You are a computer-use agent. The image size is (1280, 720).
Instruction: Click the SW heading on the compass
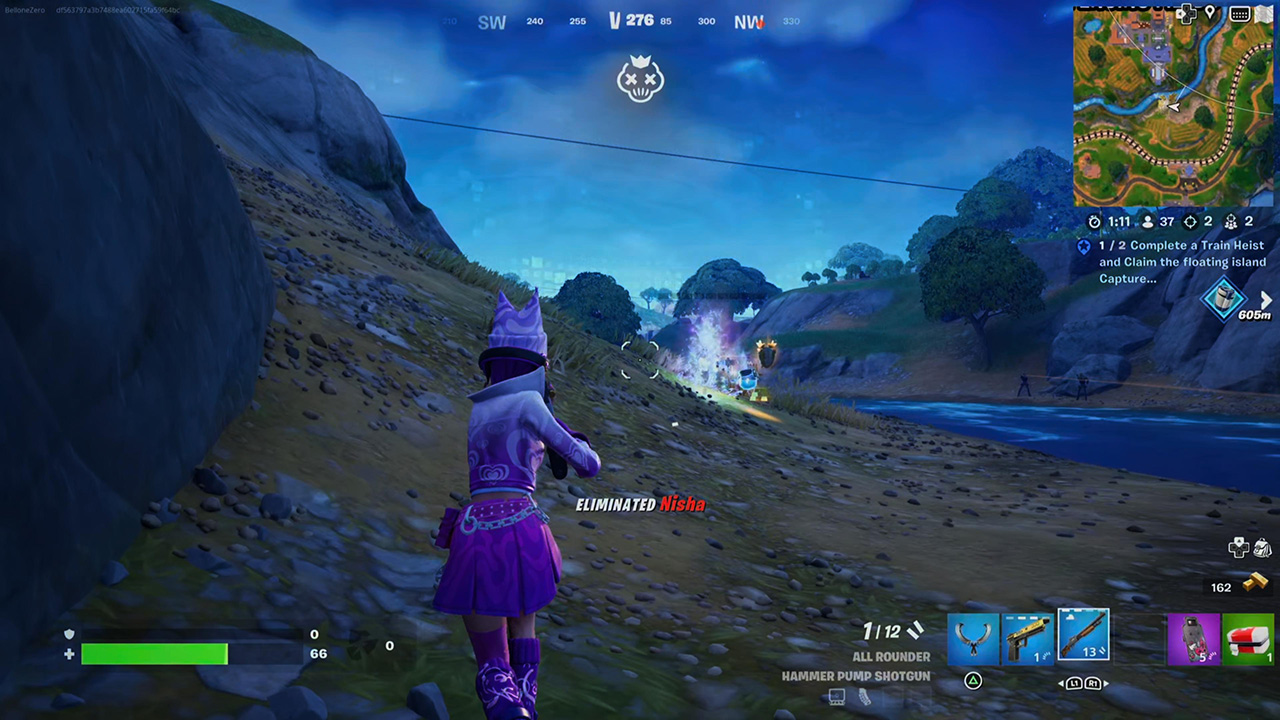491,21
